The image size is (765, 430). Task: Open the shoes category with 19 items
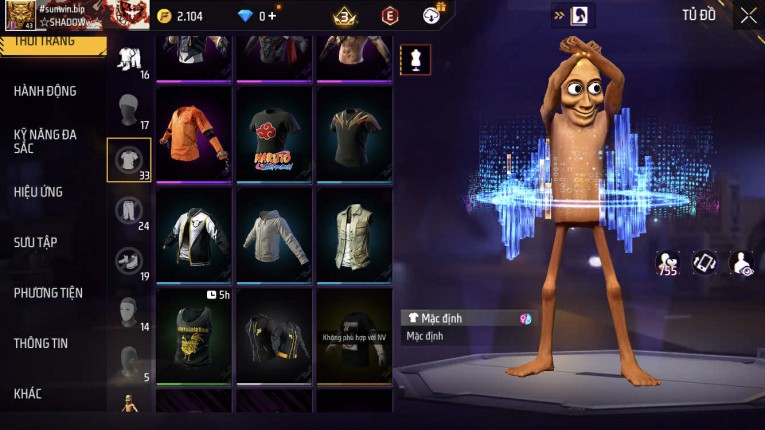tap(129, 262)
